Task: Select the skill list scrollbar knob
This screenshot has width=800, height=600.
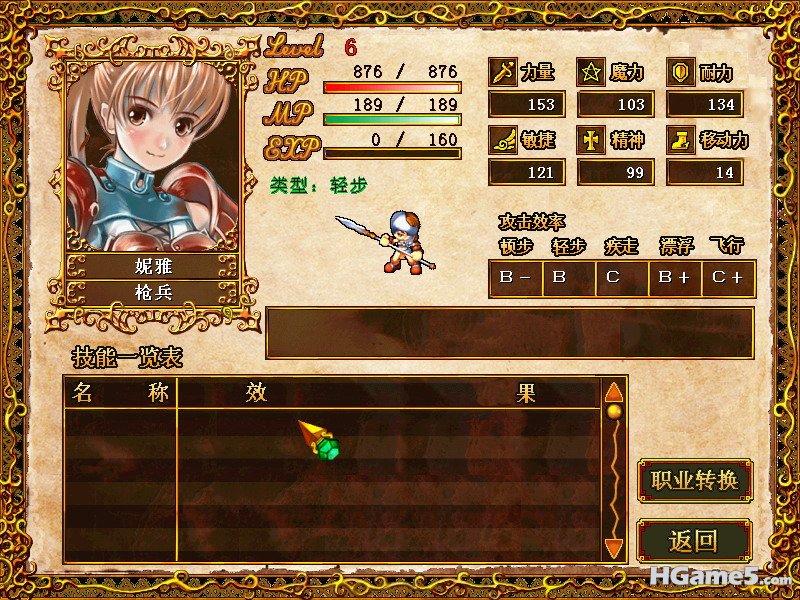Action: click(x=614, y=411)
